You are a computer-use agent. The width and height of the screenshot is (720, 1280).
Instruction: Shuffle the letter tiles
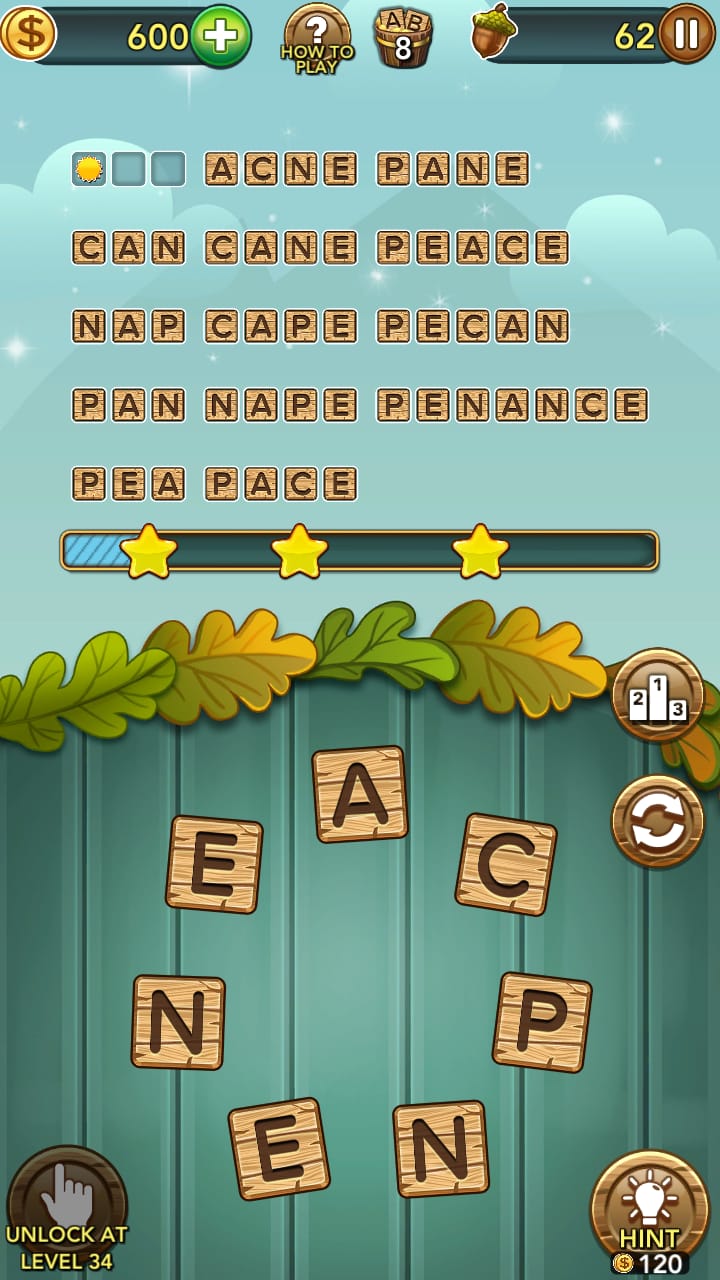[x=657, y=820]
